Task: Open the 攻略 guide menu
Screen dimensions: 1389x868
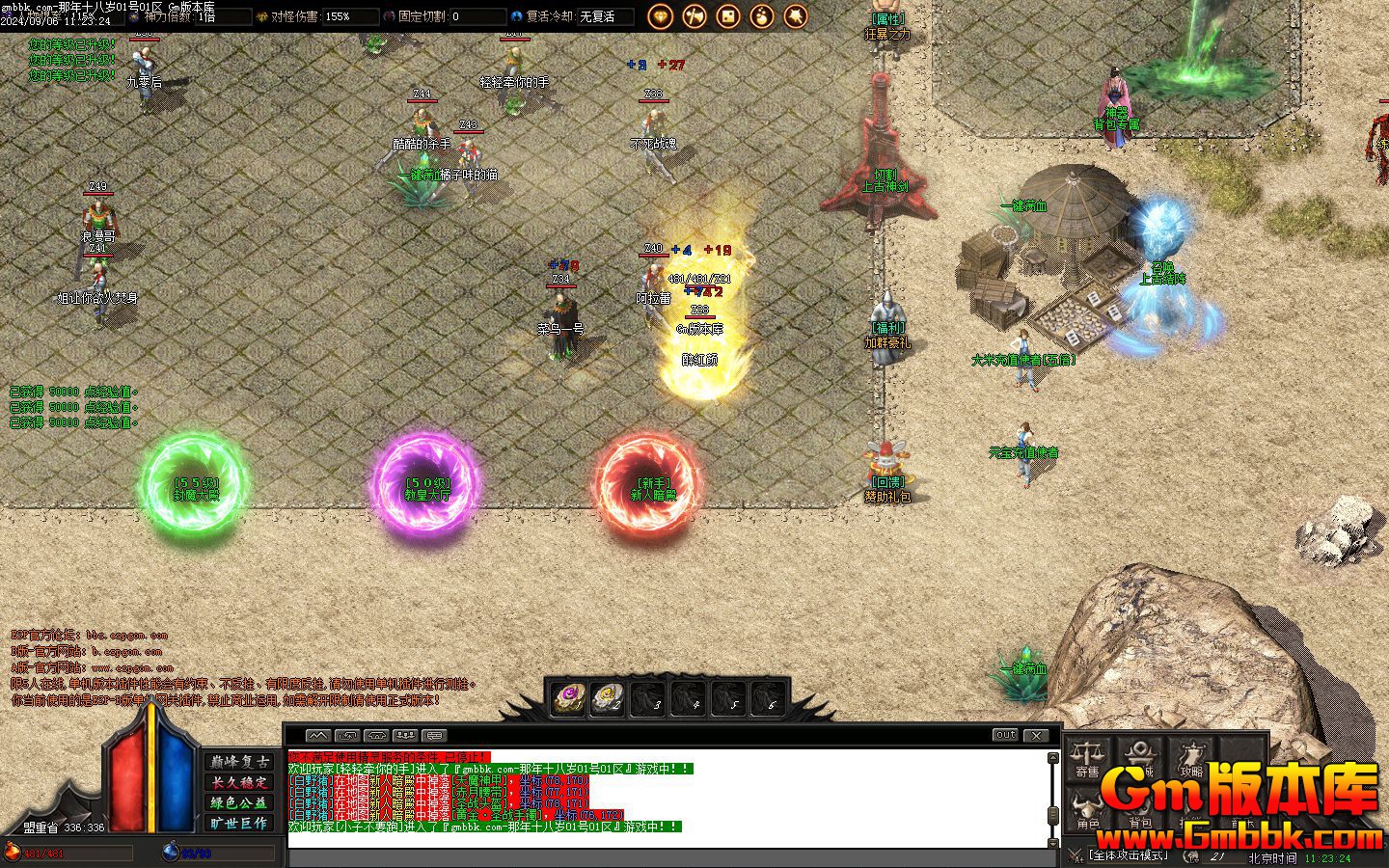Action: [x=1192, y=757]
